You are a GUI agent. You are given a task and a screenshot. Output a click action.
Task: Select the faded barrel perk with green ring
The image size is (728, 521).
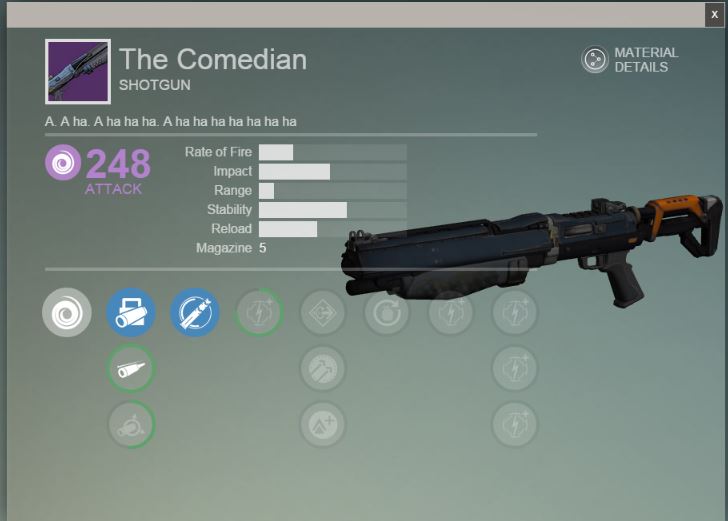coord(131,425)
